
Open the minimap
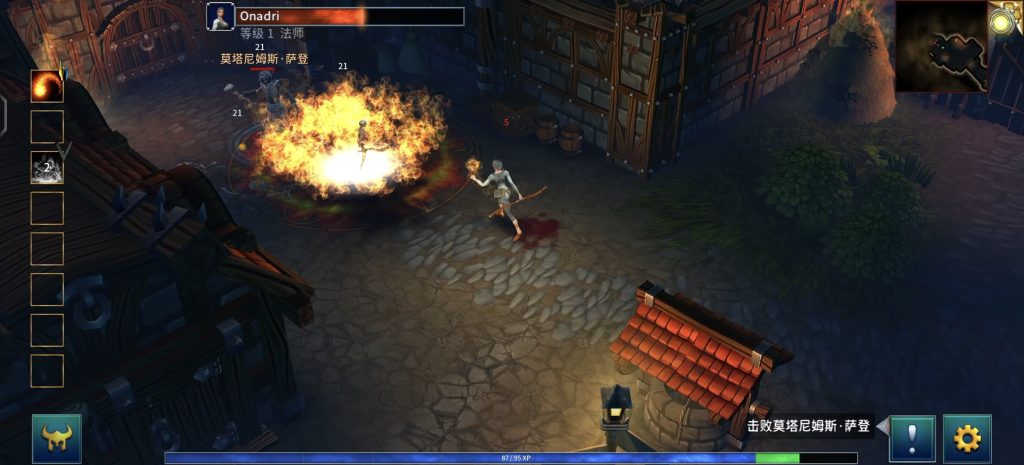(942, 47)
